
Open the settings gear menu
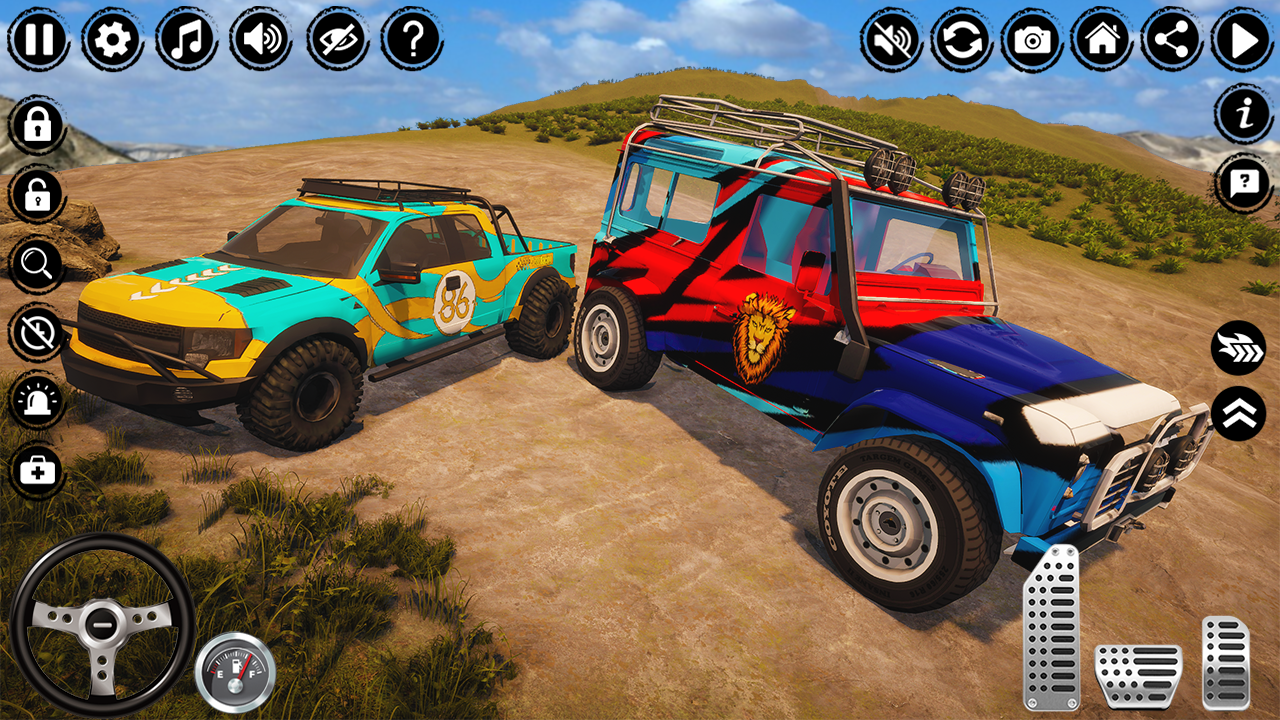click(x=110, y=40)
